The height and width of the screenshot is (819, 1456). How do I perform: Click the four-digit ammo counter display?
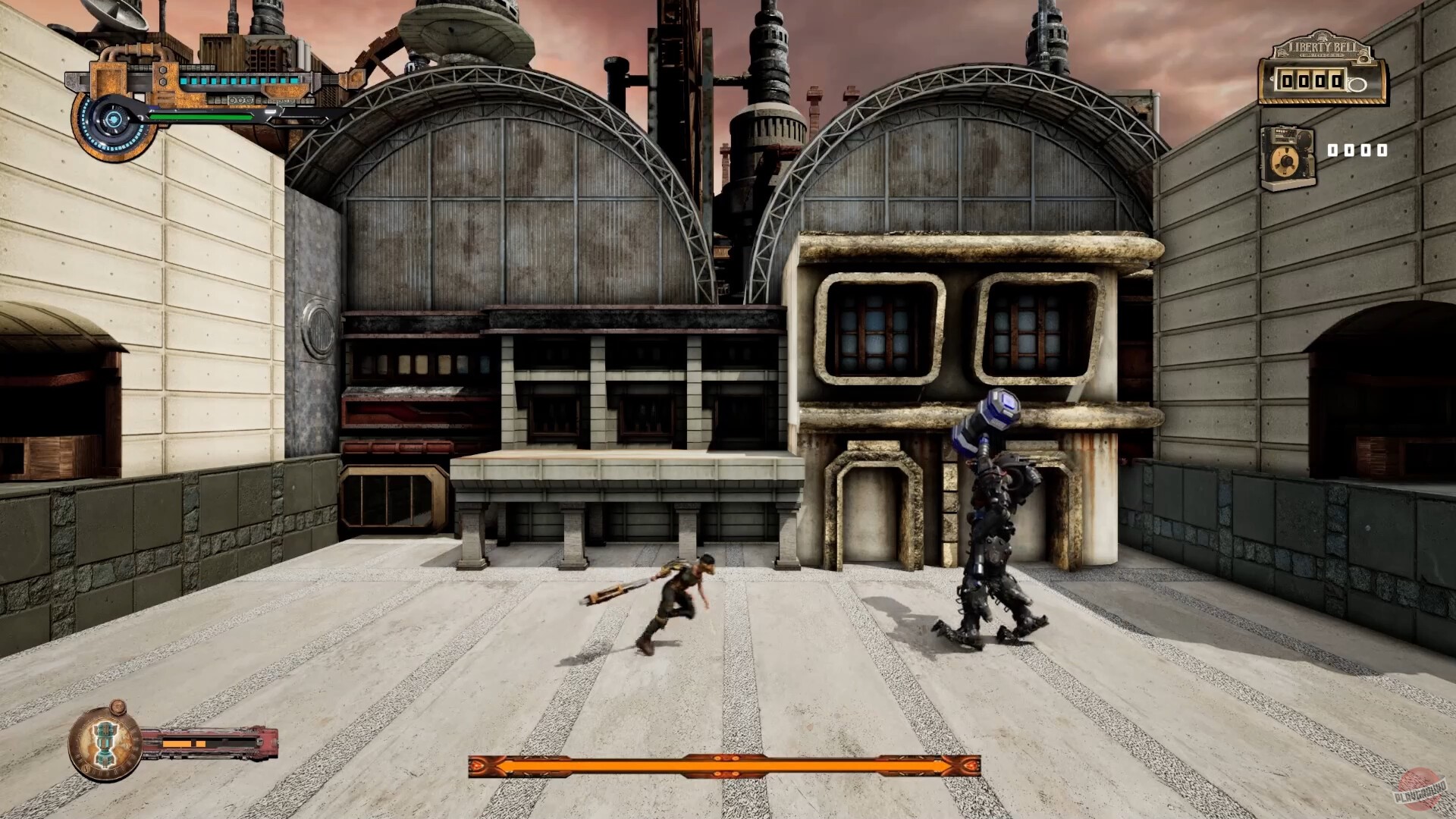[x=1358, y=149]
